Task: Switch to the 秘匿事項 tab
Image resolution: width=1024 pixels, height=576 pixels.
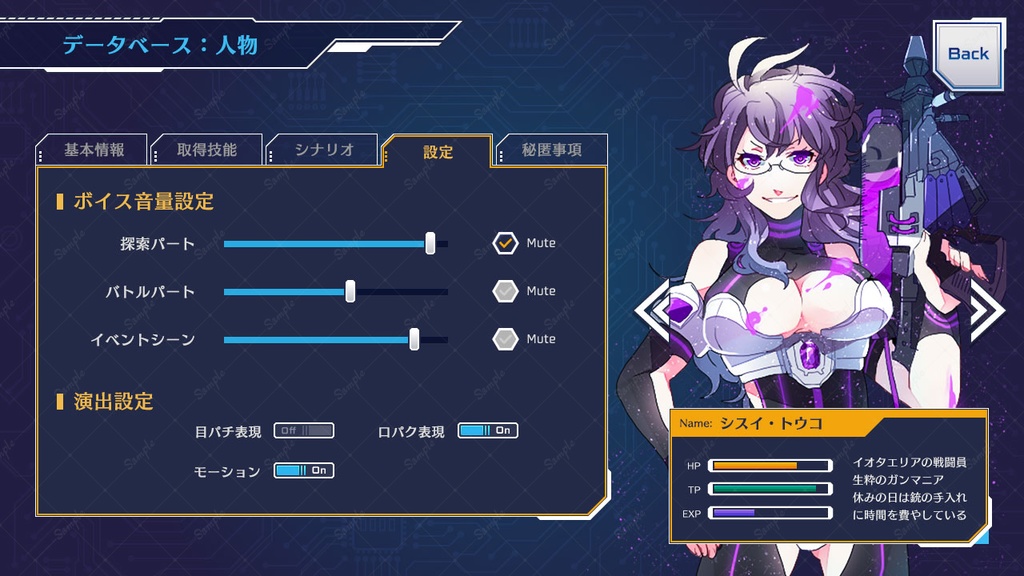Action: coord(552,150)
